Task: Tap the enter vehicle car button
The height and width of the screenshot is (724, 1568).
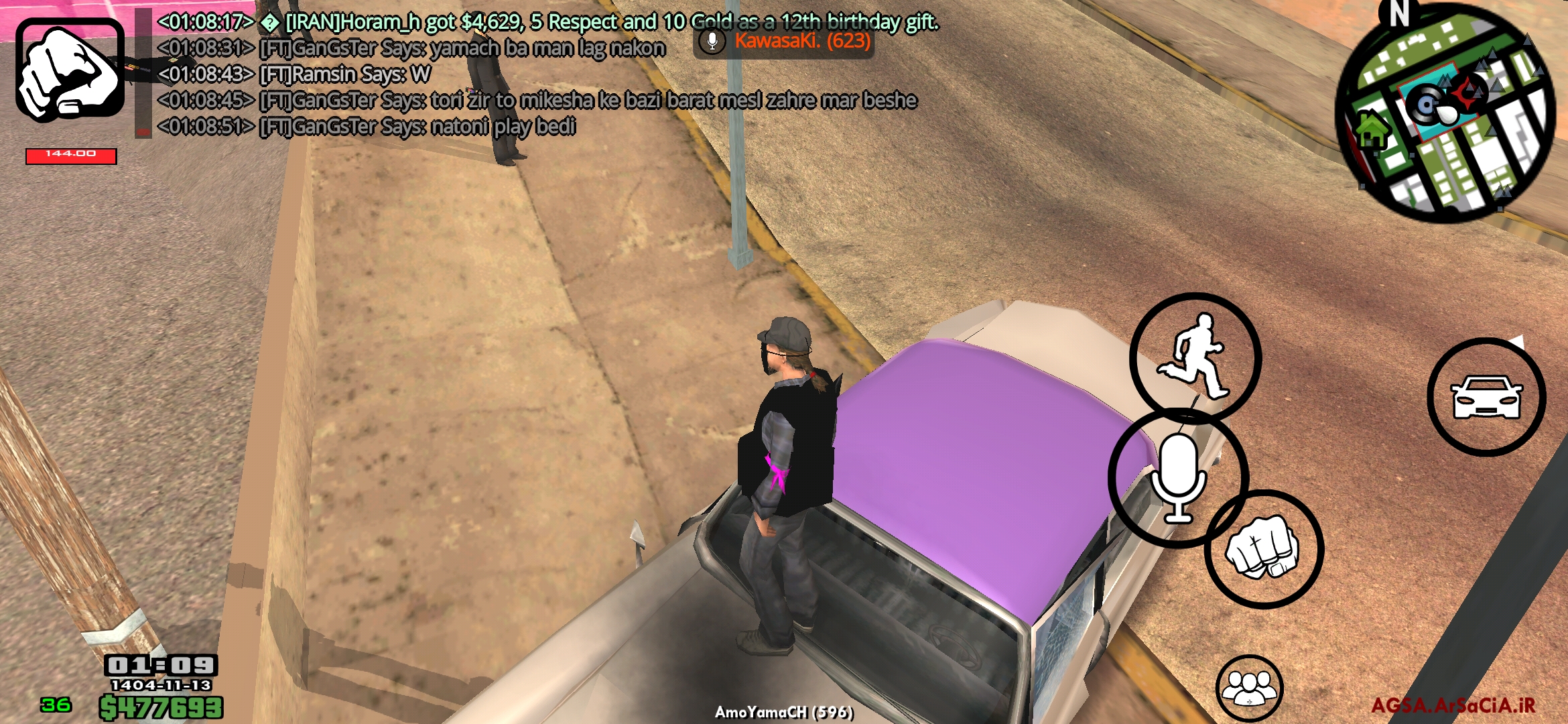Action: [x=1486, y=397]
